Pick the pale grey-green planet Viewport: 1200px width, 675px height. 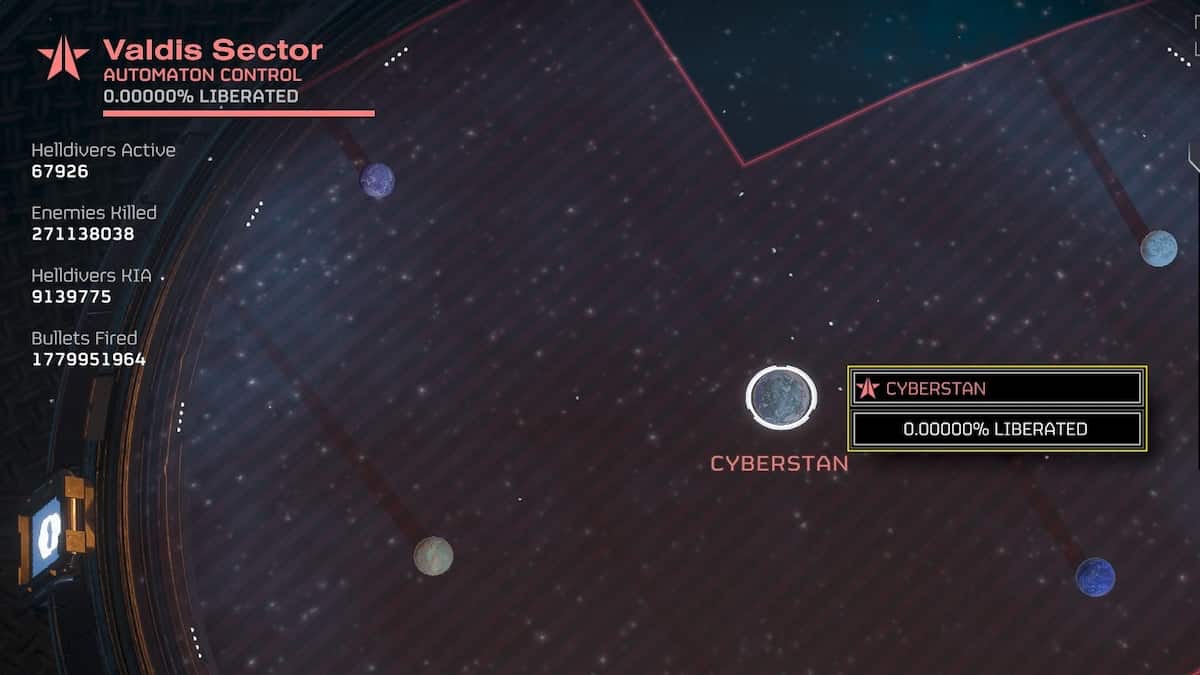(433, 556)
